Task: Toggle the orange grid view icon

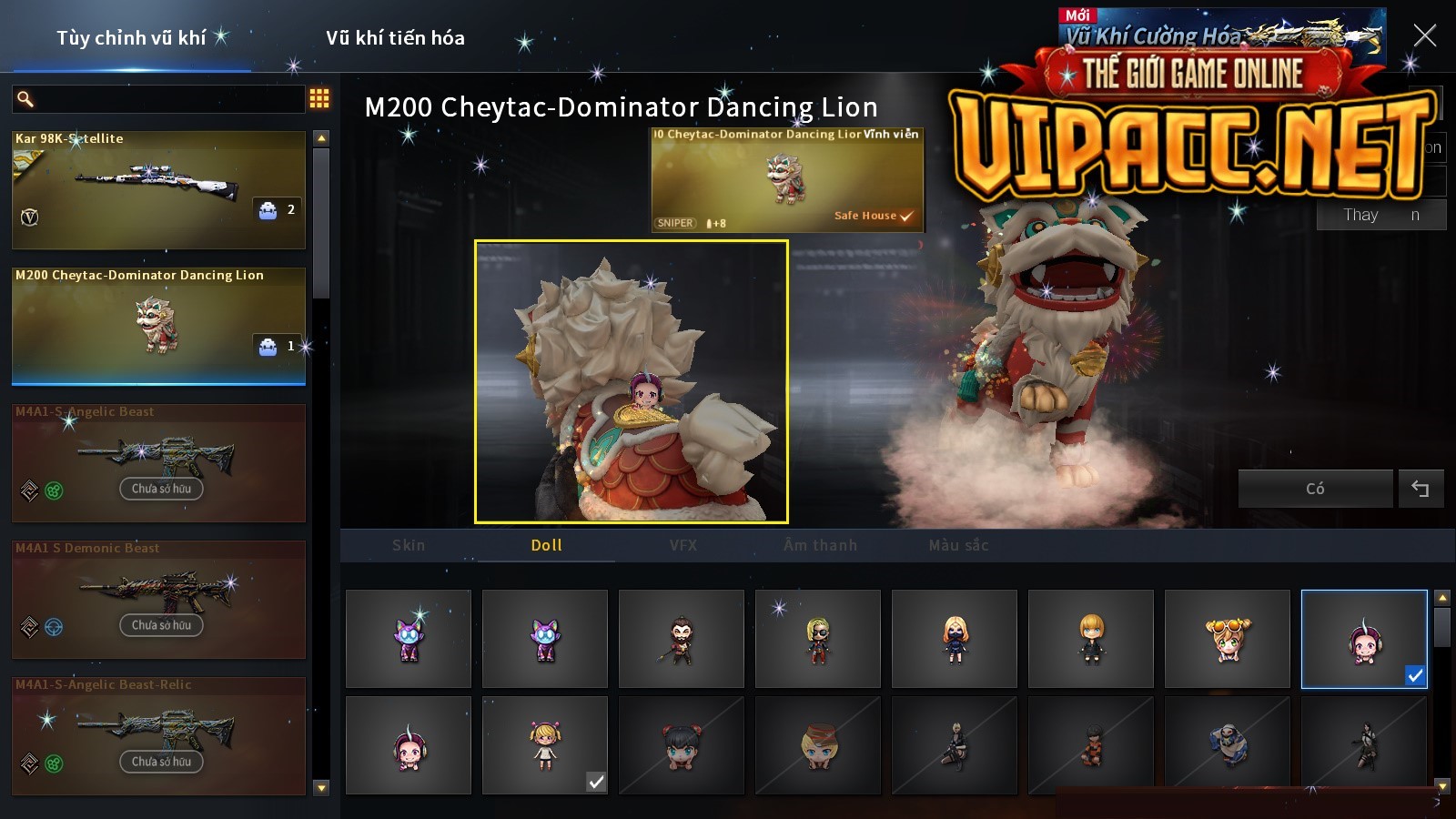Action: coord(319,99)
